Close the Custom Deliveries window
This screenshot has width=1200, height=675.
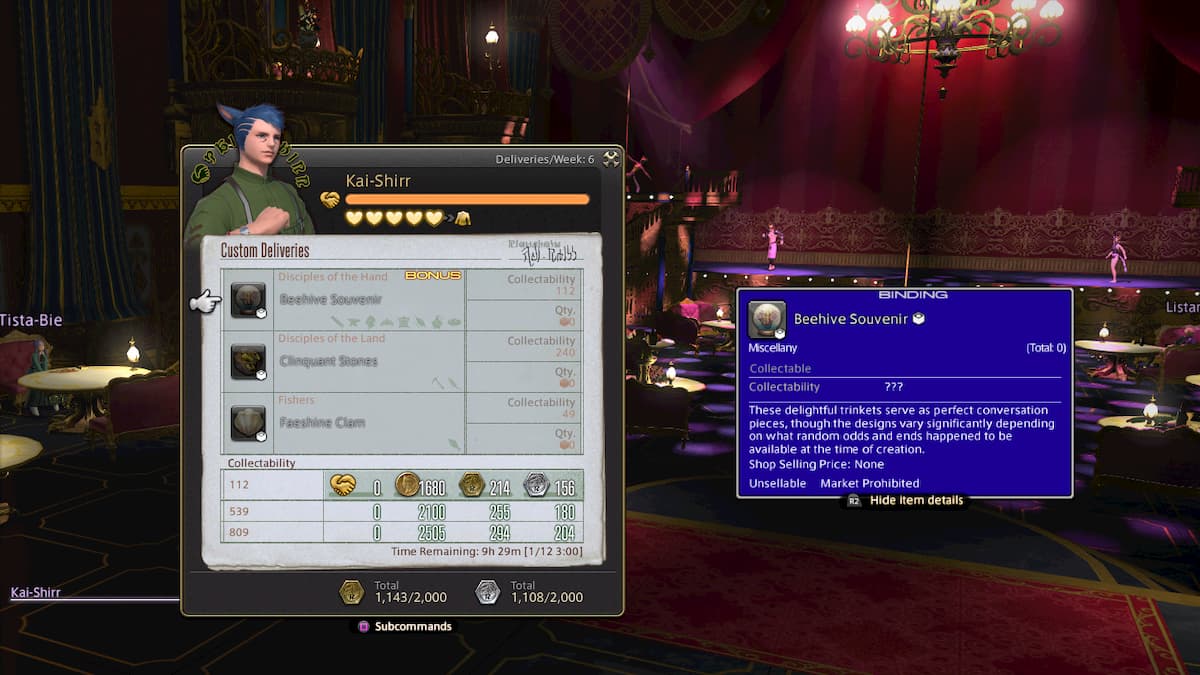(611, 159)
